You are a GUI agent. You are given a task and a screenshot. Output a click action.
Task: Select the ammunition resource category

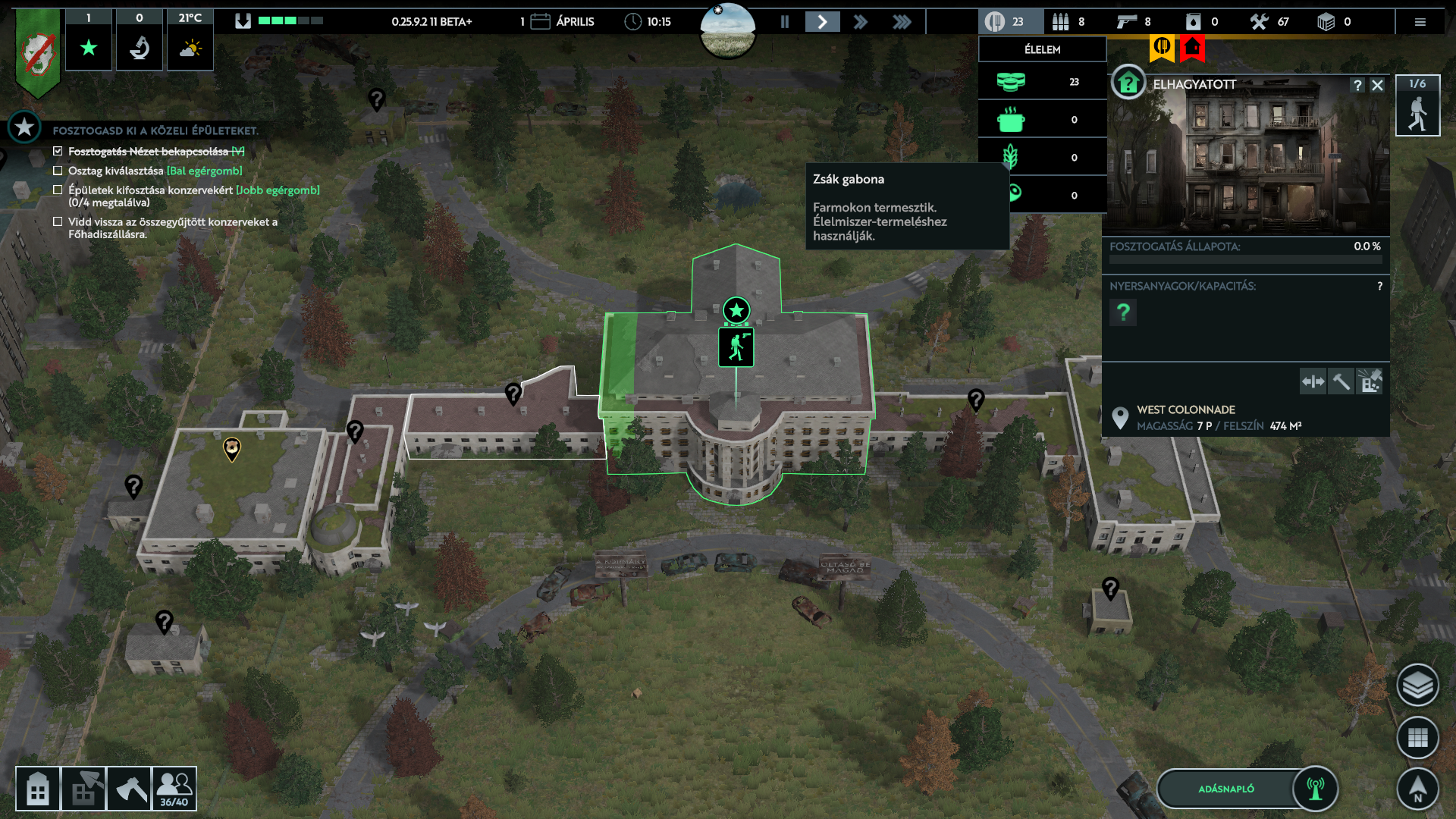click(1068, 22)
